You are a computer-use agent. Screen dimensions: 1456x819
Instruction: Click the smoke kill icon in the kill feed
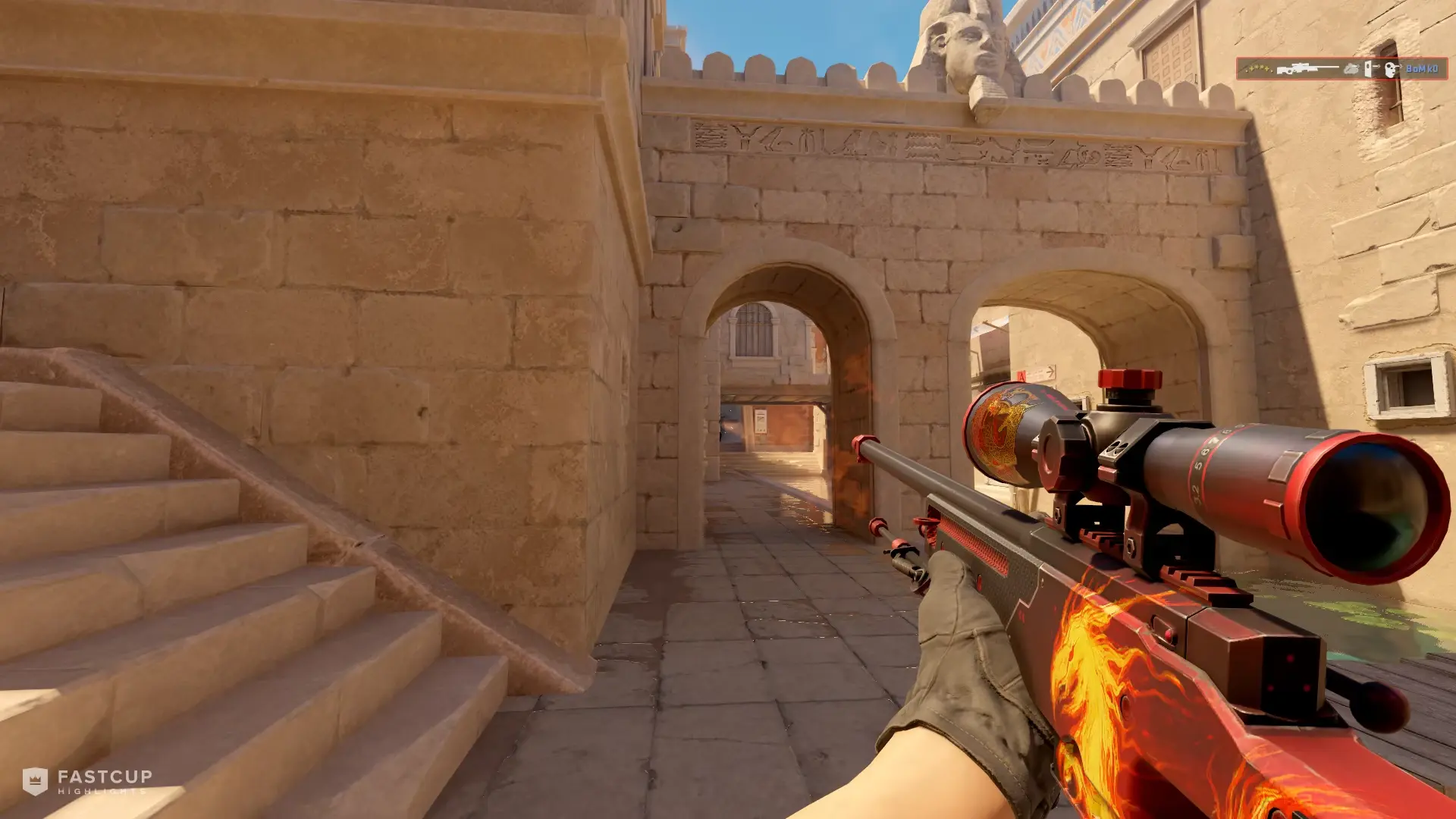pyautogui.click(x=1351, y=68)
